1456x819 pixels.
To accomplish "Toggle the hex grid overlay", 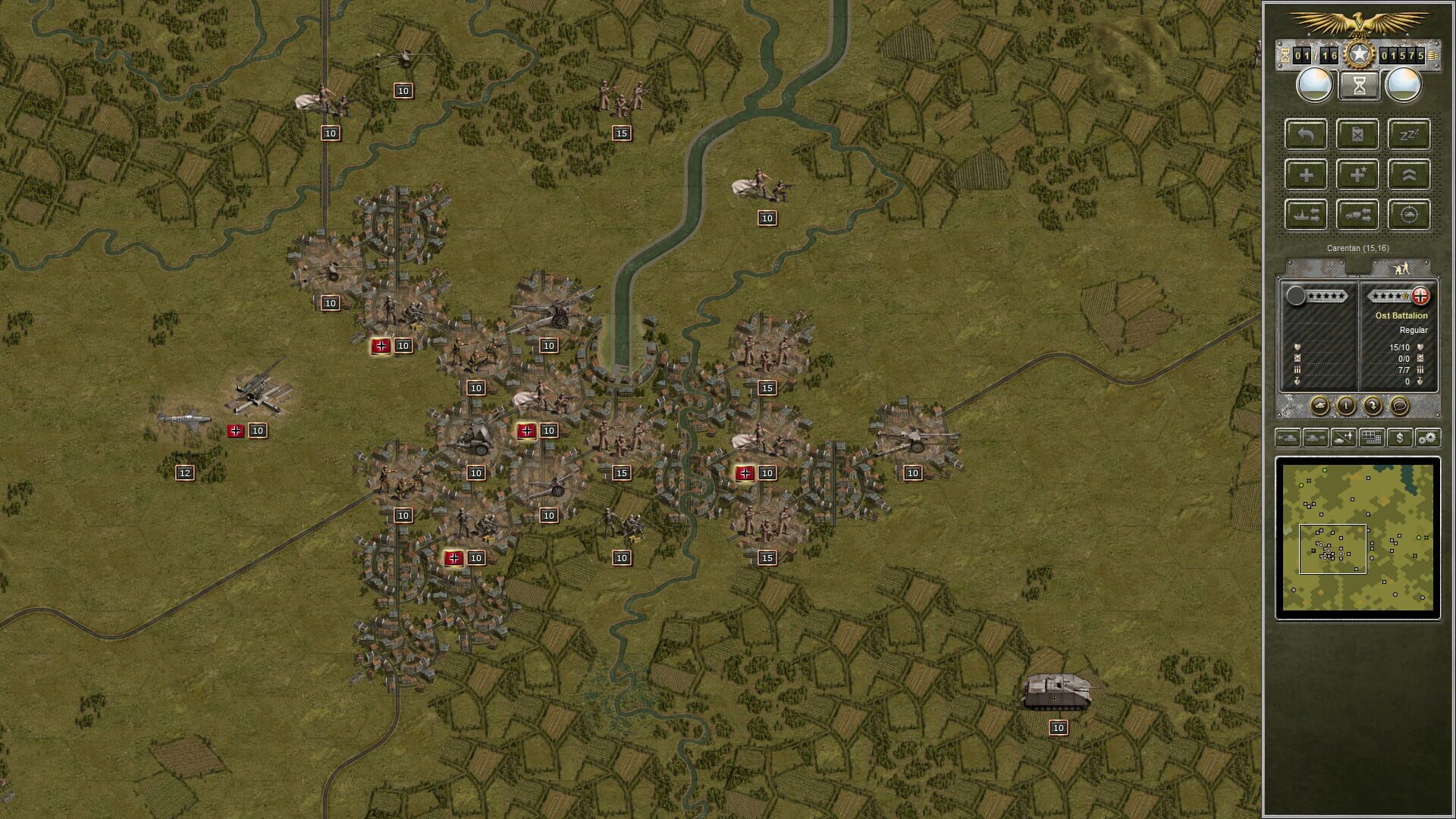I will point(1371,438).
